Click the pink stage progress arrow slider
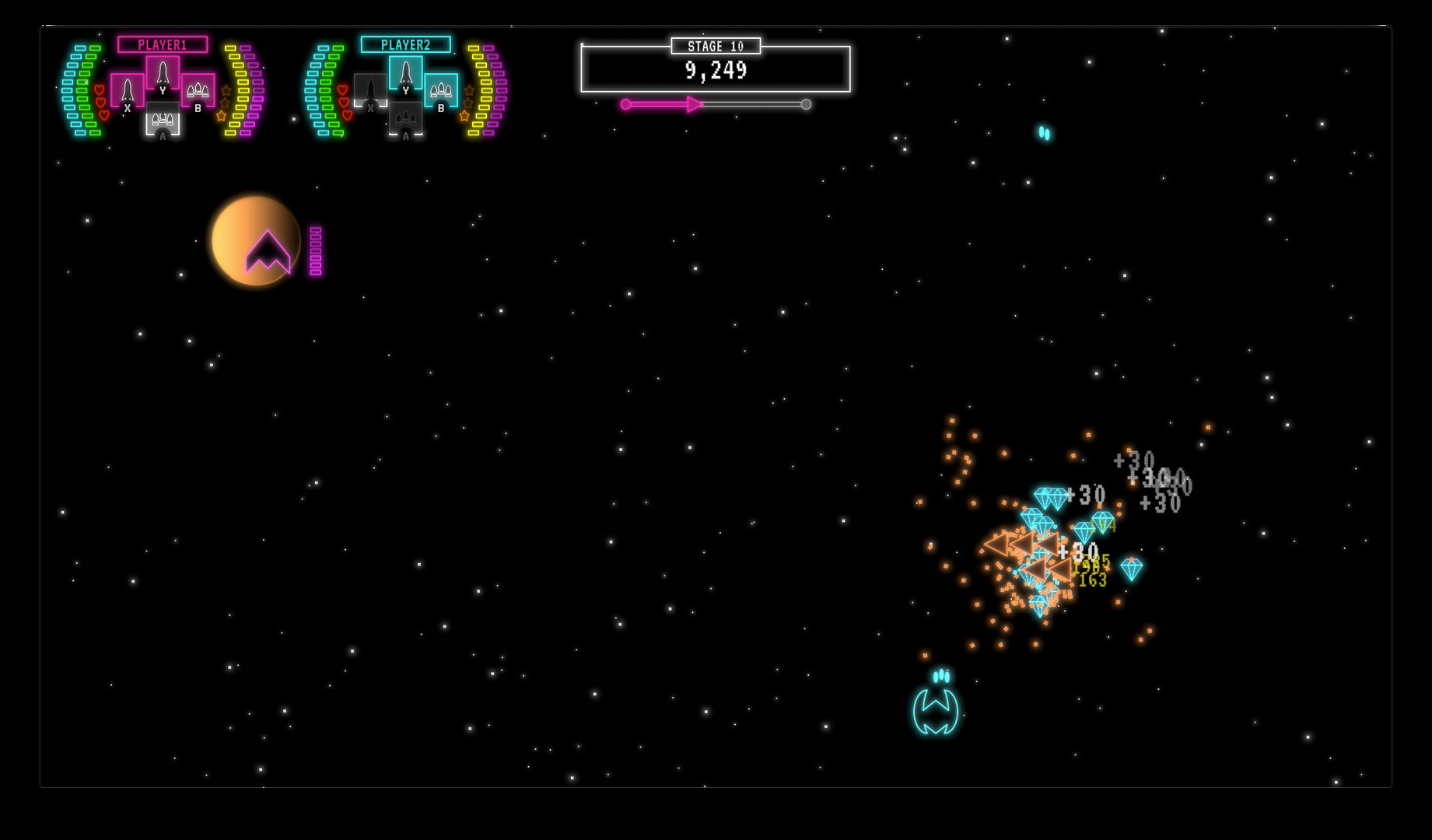This screenshot has height=840, width=1432. [695, 103]
